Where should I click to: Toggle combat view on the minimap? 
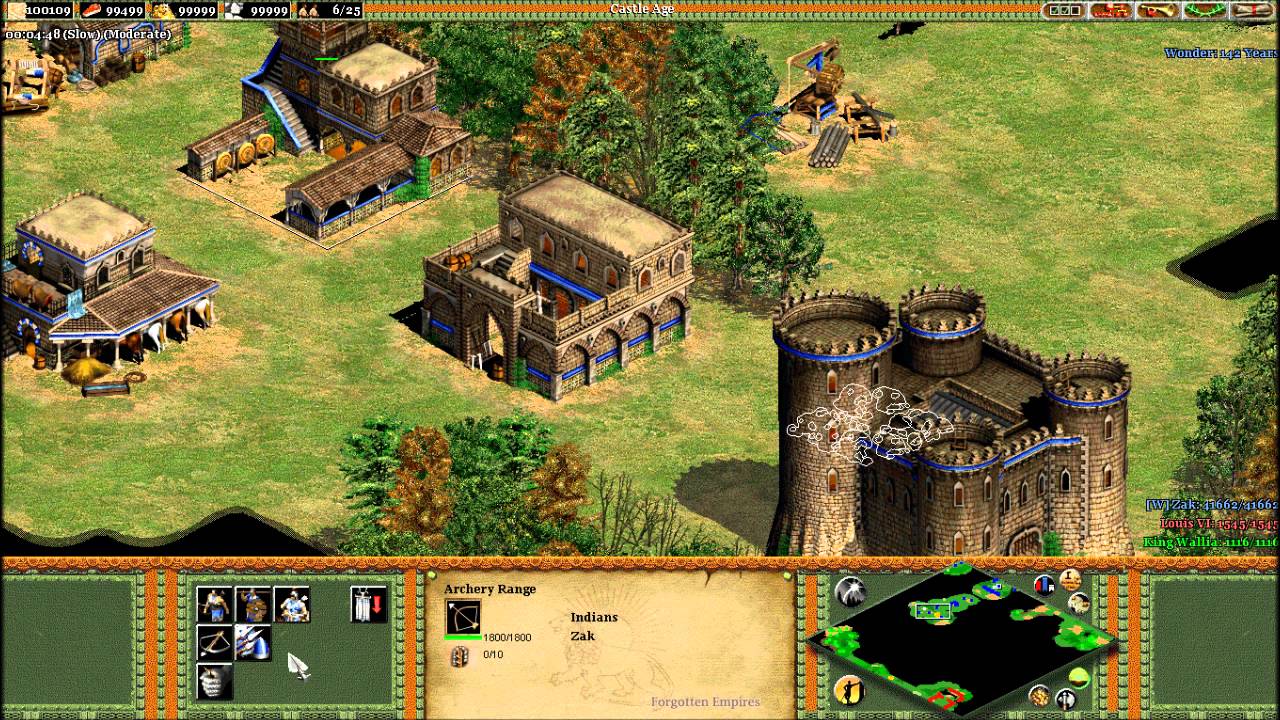[1063, 697]
